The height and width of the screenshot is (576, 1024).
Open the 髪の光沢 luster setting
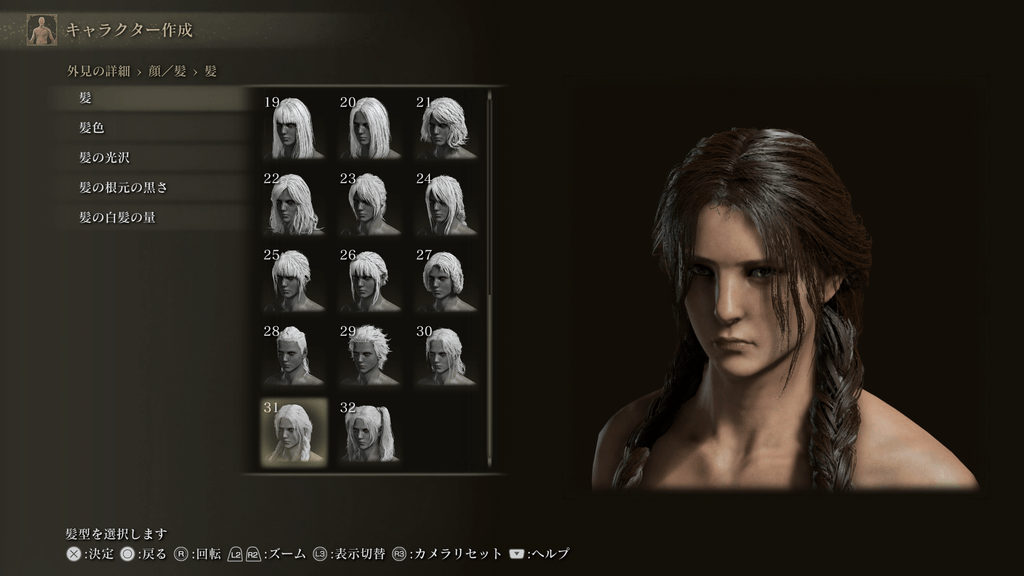150,158
